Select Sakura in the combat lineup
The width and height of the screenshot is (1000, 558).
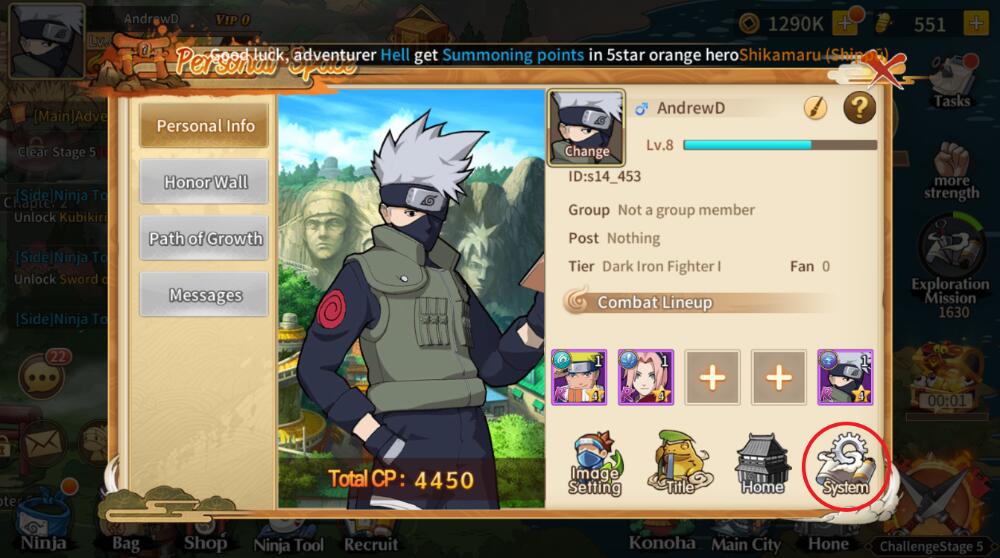646,377
